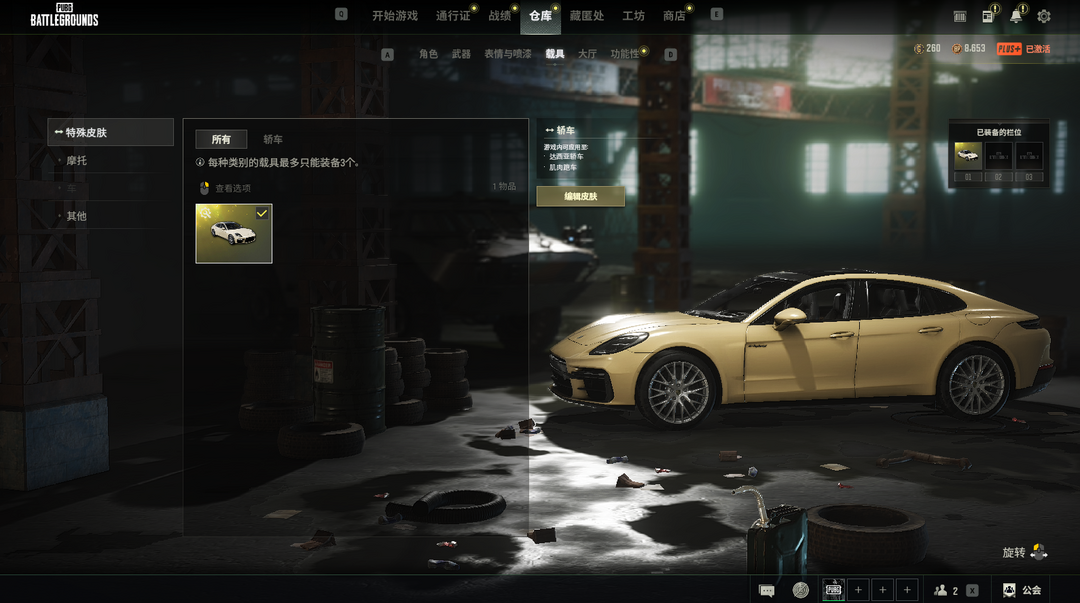Open the 工坊 workshop tab
This screenshot has height=603, width=1080.
tap(633, 16)
